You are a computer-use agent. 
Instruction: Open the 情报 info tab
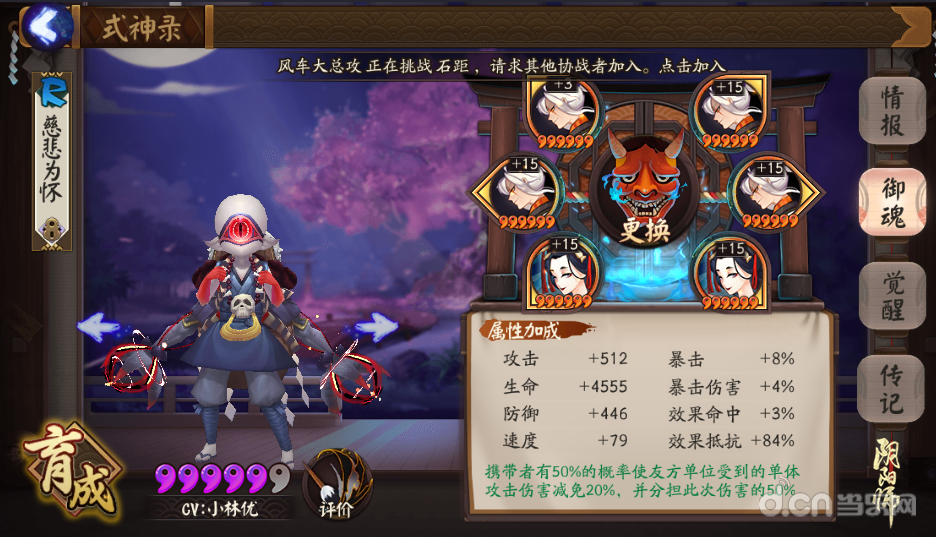(x=891, y=111)
